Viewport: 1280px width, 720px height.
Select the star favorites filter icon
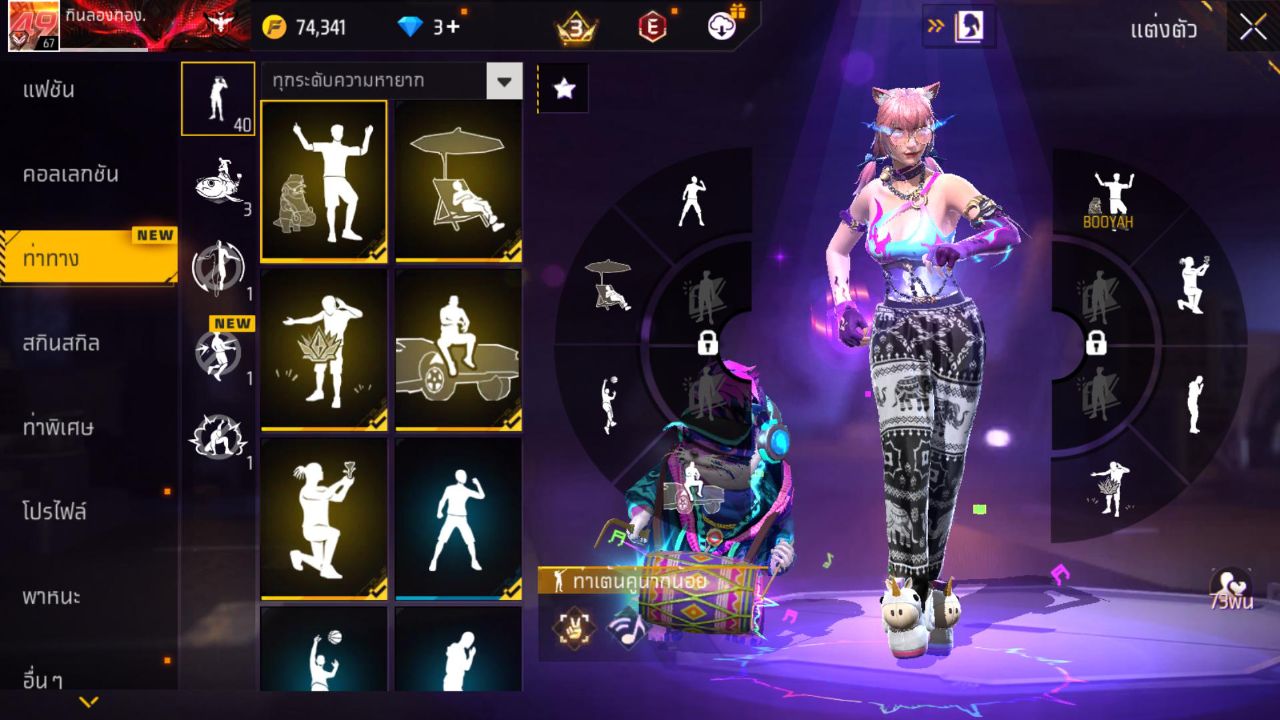coord(563,88)
